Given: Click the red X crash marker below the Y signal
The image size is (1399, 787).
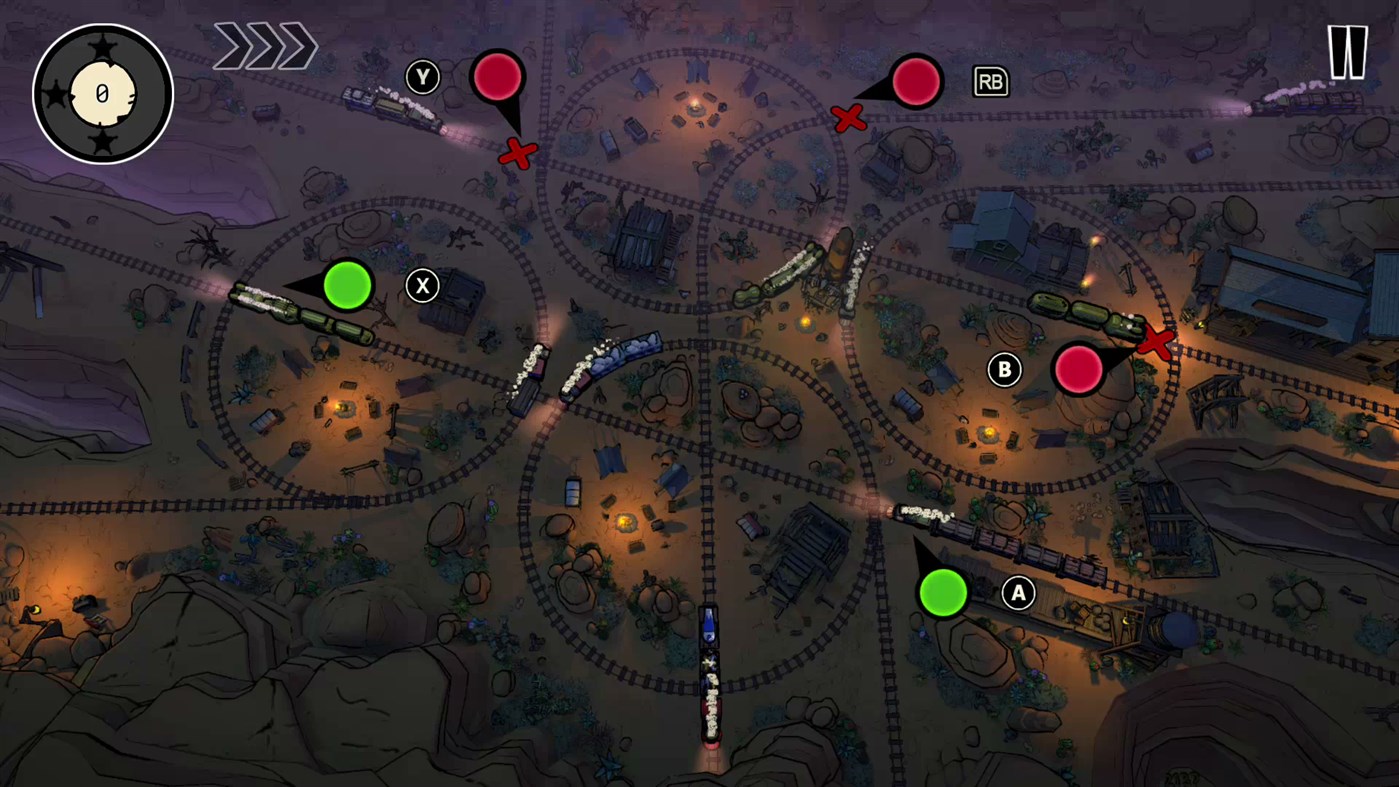Looking at the screenshot, I should pos(519,155).
